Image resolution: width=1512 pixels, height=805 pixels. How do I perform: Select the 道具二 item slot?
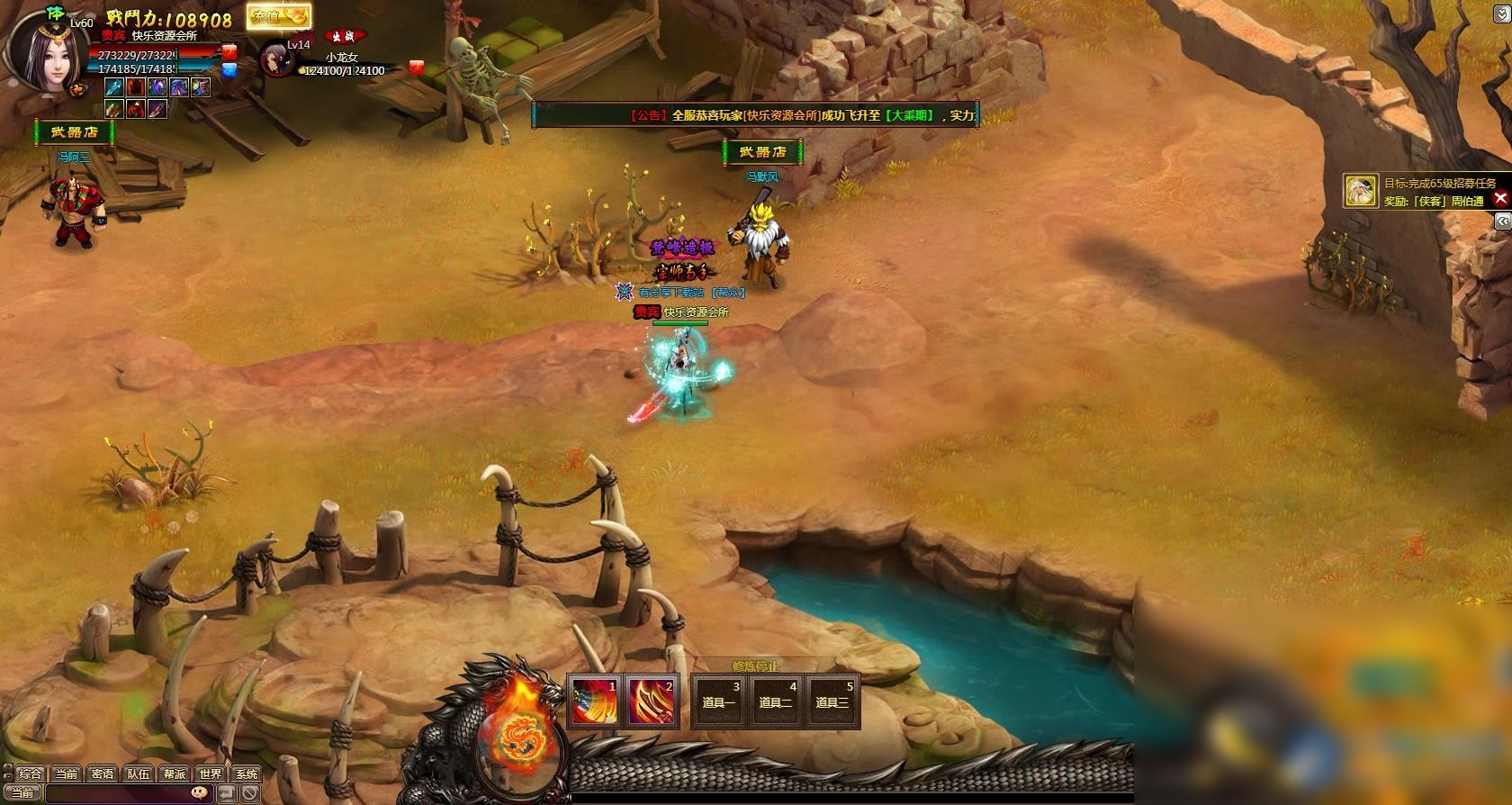[x=775, y=701]
